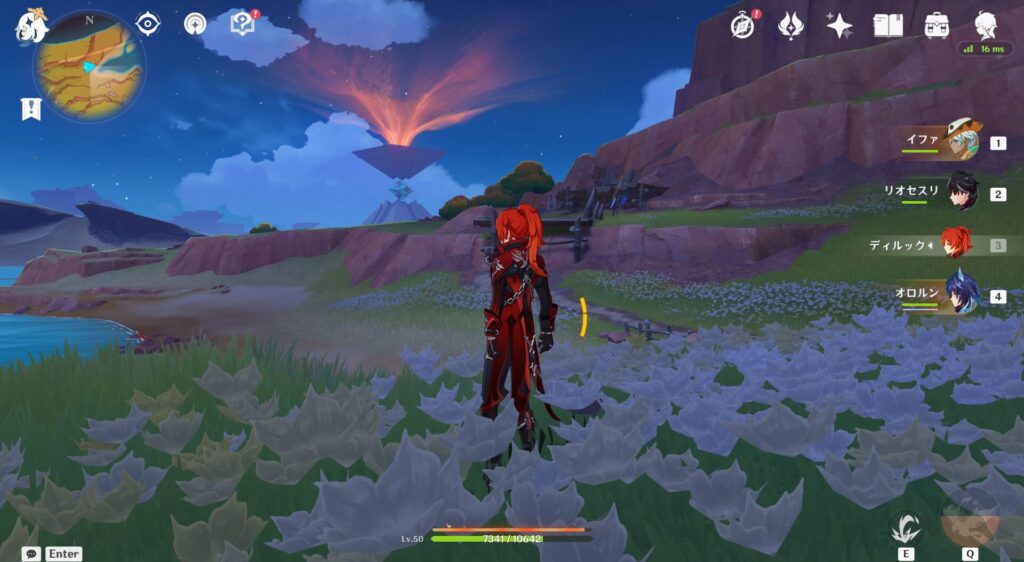
Task: Switch to party member オロルン
Action: point(960,296)
